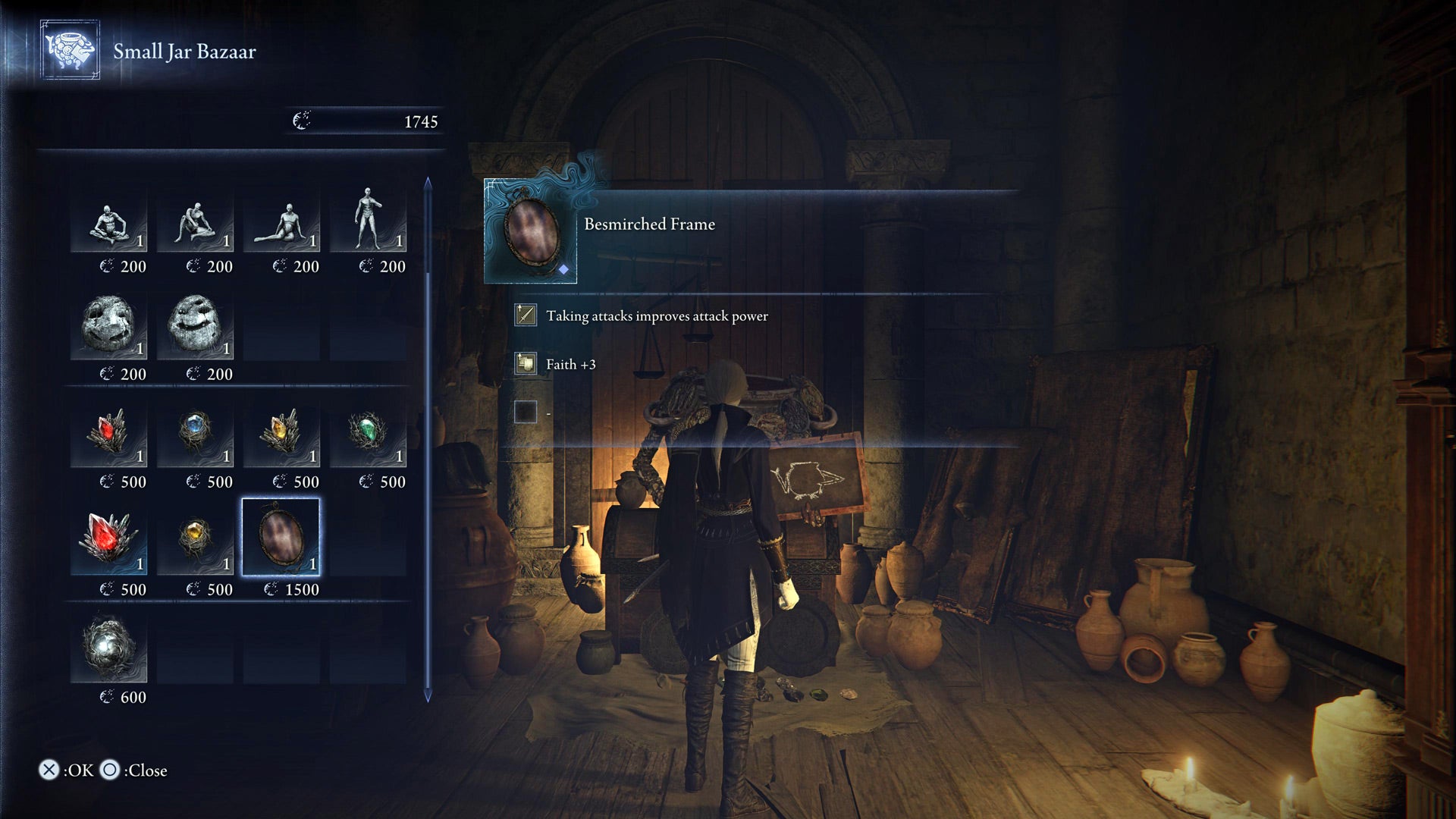Click the skill icon beside attack power description

(525, 315)
